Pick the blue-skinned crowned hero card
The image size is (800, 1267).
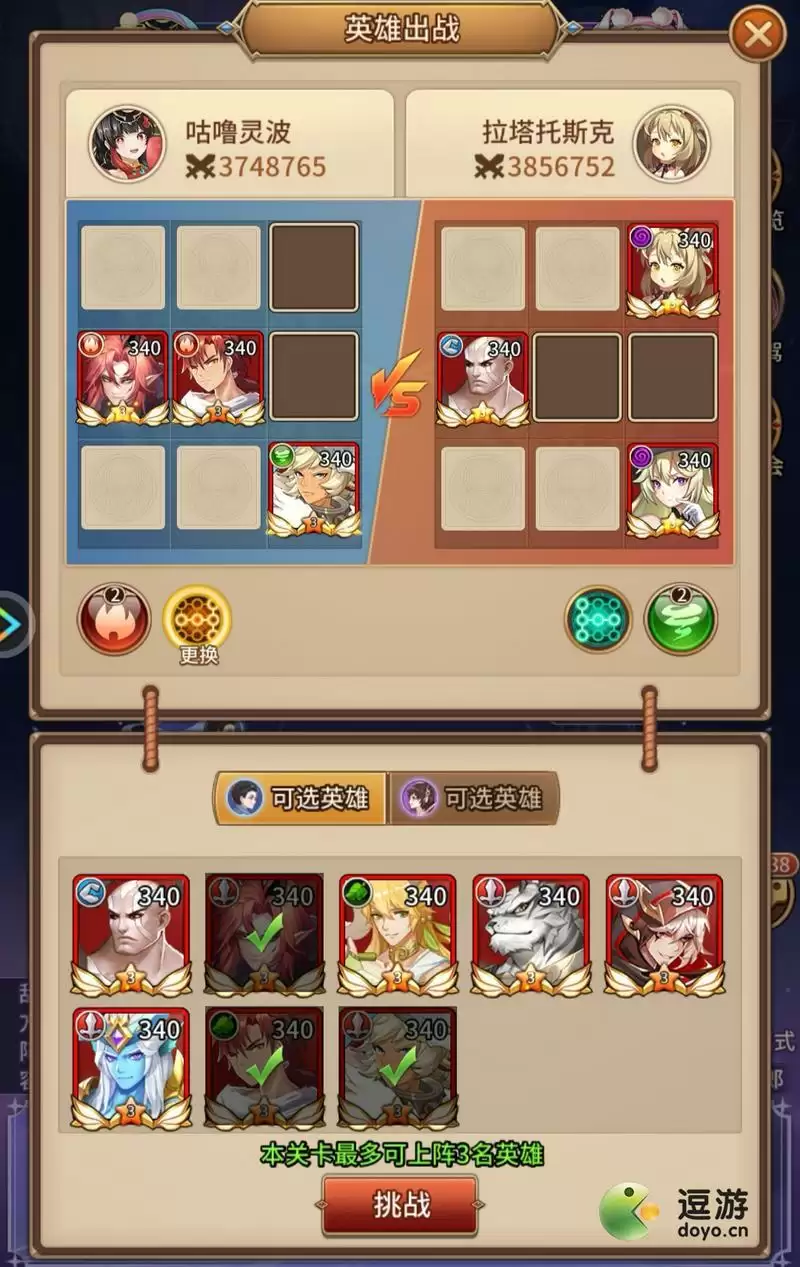click(130, 1068)
